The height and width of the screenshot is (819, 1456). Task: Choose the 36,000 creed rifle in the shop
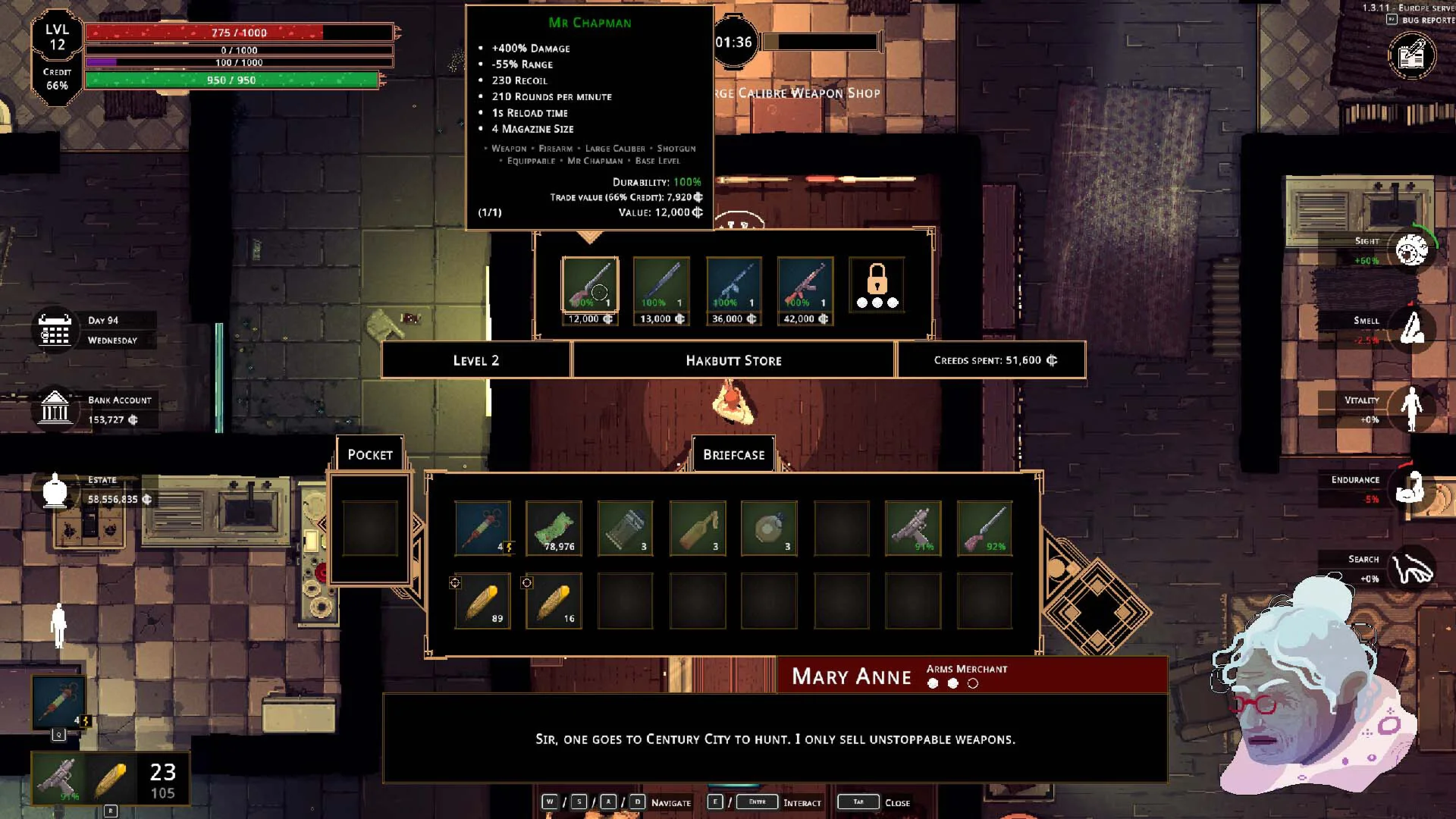[x=733, y=284]
